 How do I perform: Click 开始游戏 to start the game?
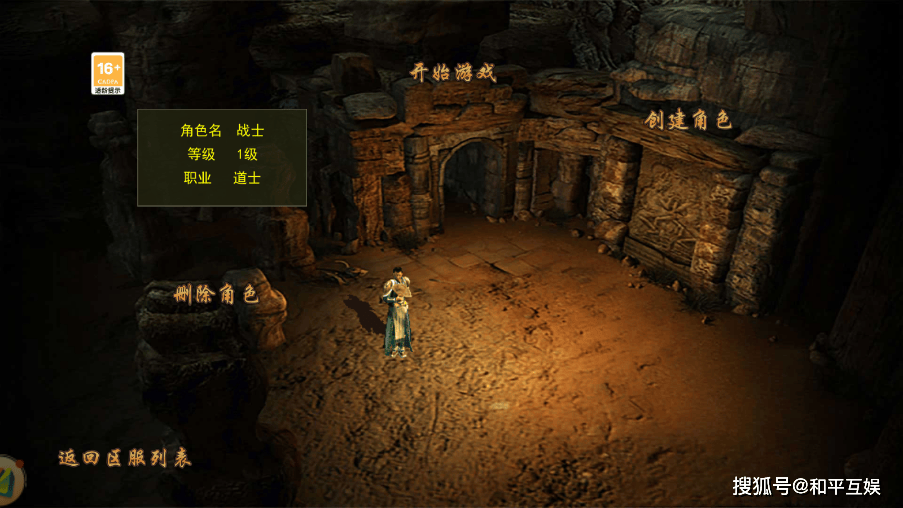pos(453,73)
